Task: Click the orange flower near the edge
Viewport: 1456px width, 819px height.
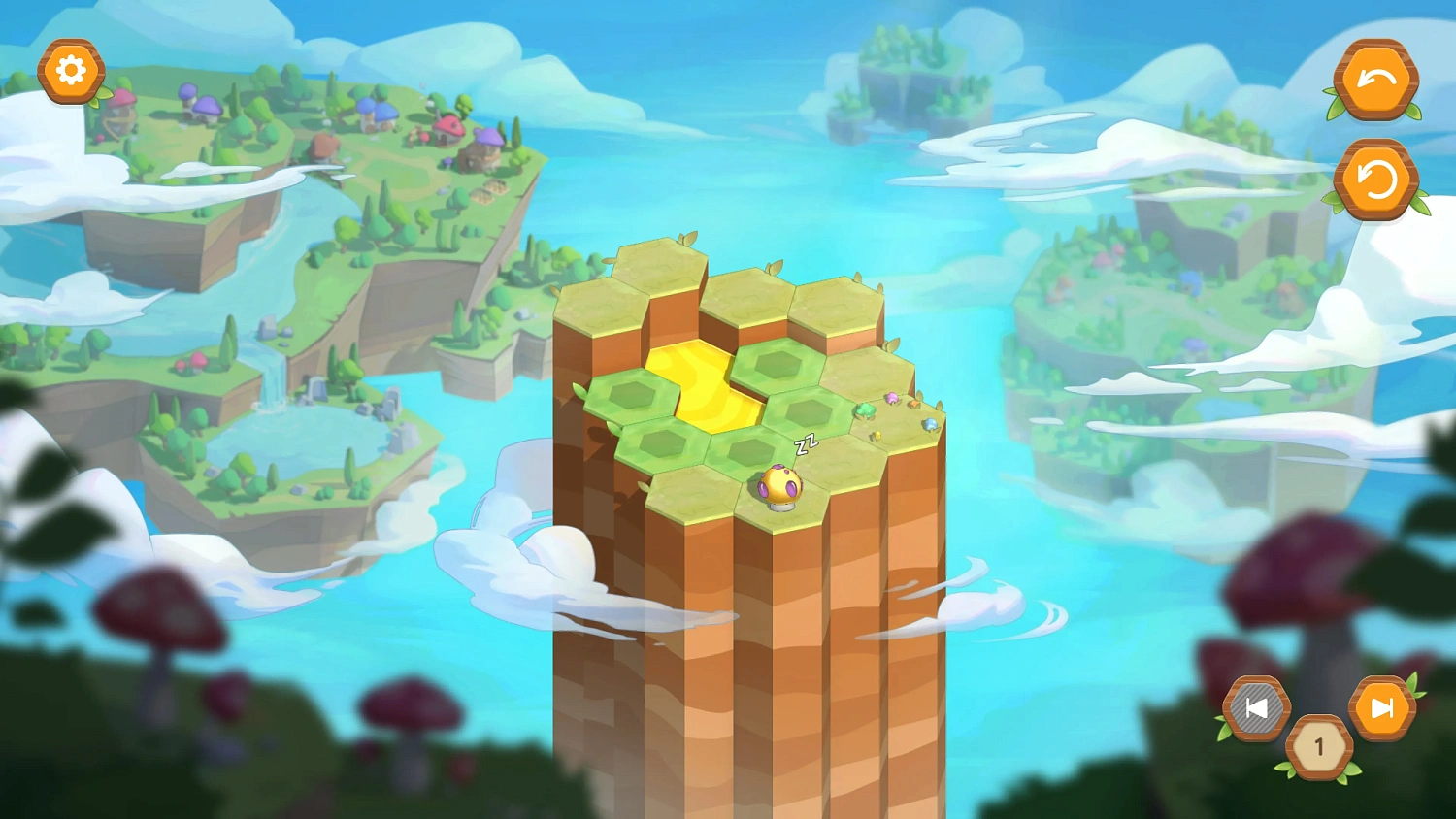Action: 914,405
